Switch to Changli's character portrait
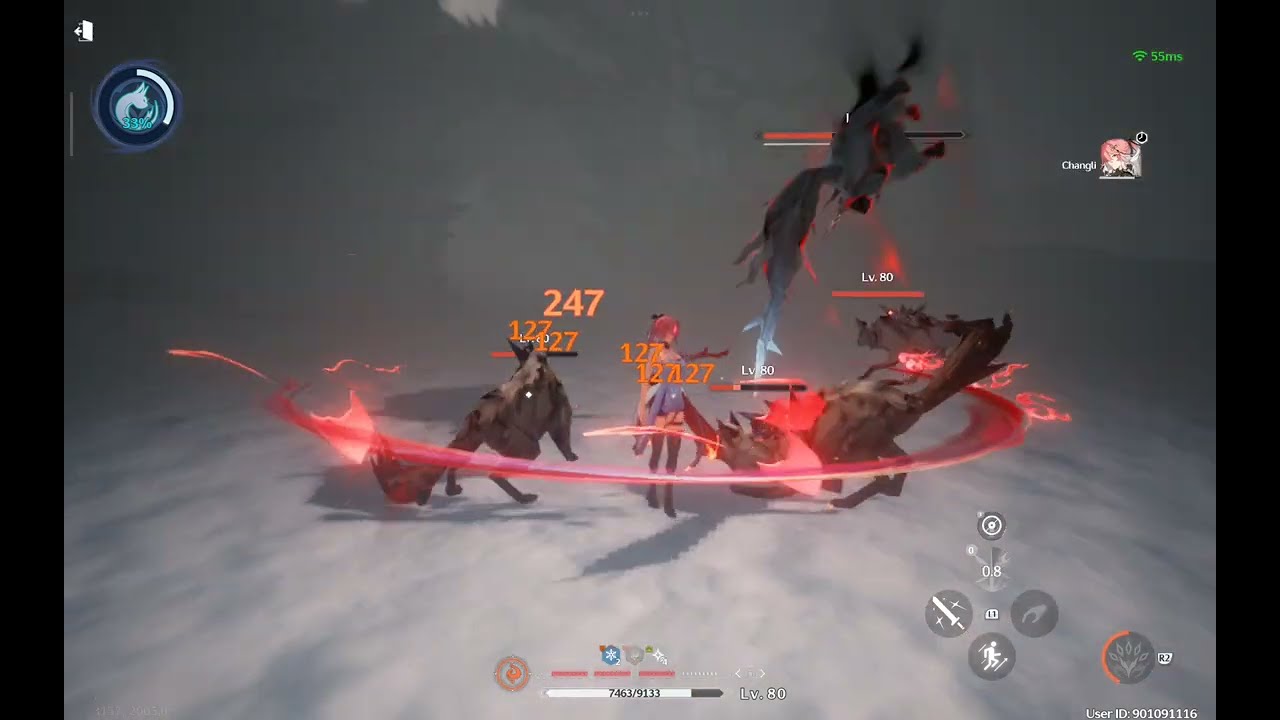The height and width of the screenshot is (720, 1280). [x=1121, y=159]
